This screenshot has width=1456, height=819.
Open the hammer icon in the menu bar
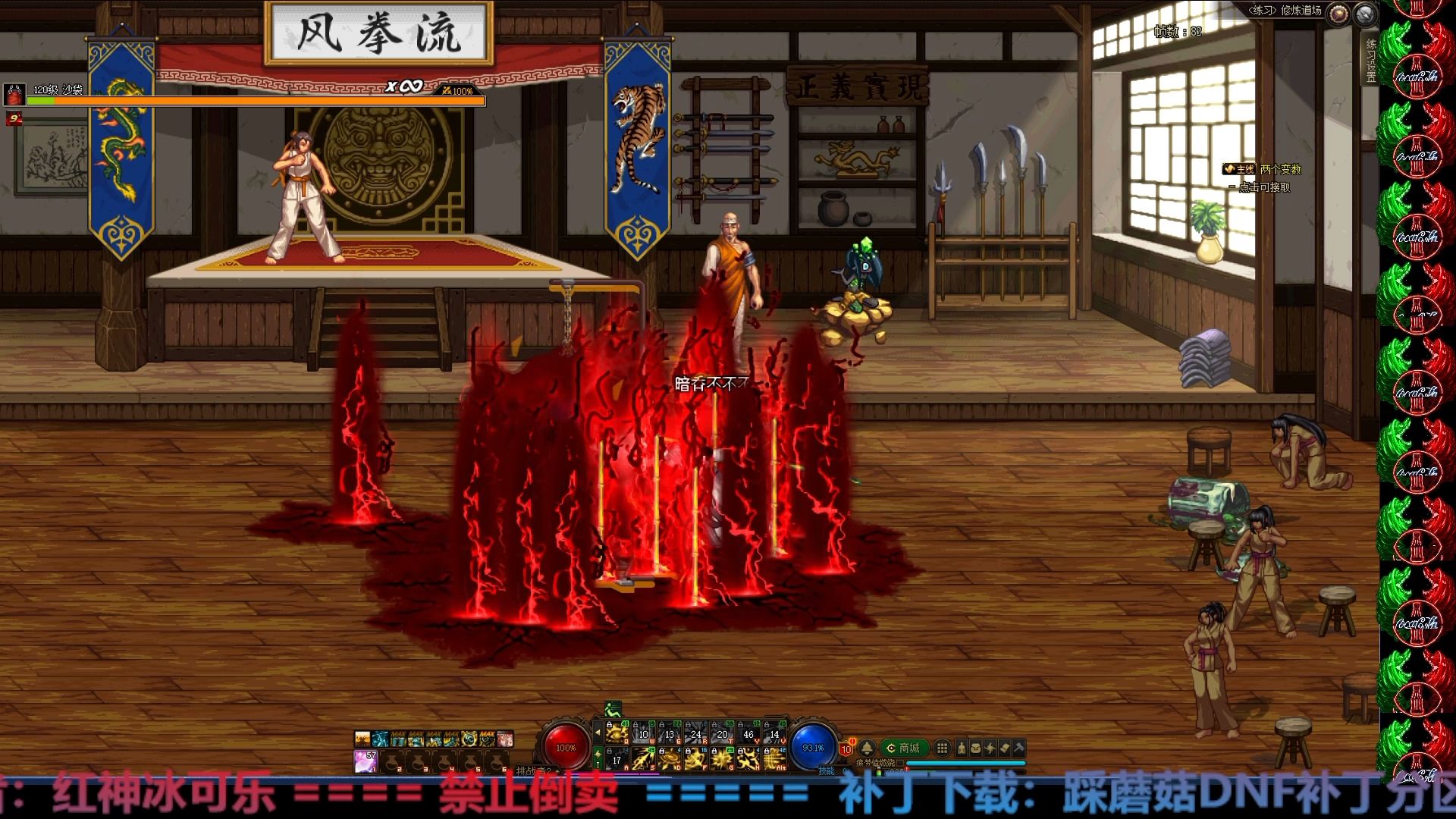pyautogui.click(x=1019, y=748)
